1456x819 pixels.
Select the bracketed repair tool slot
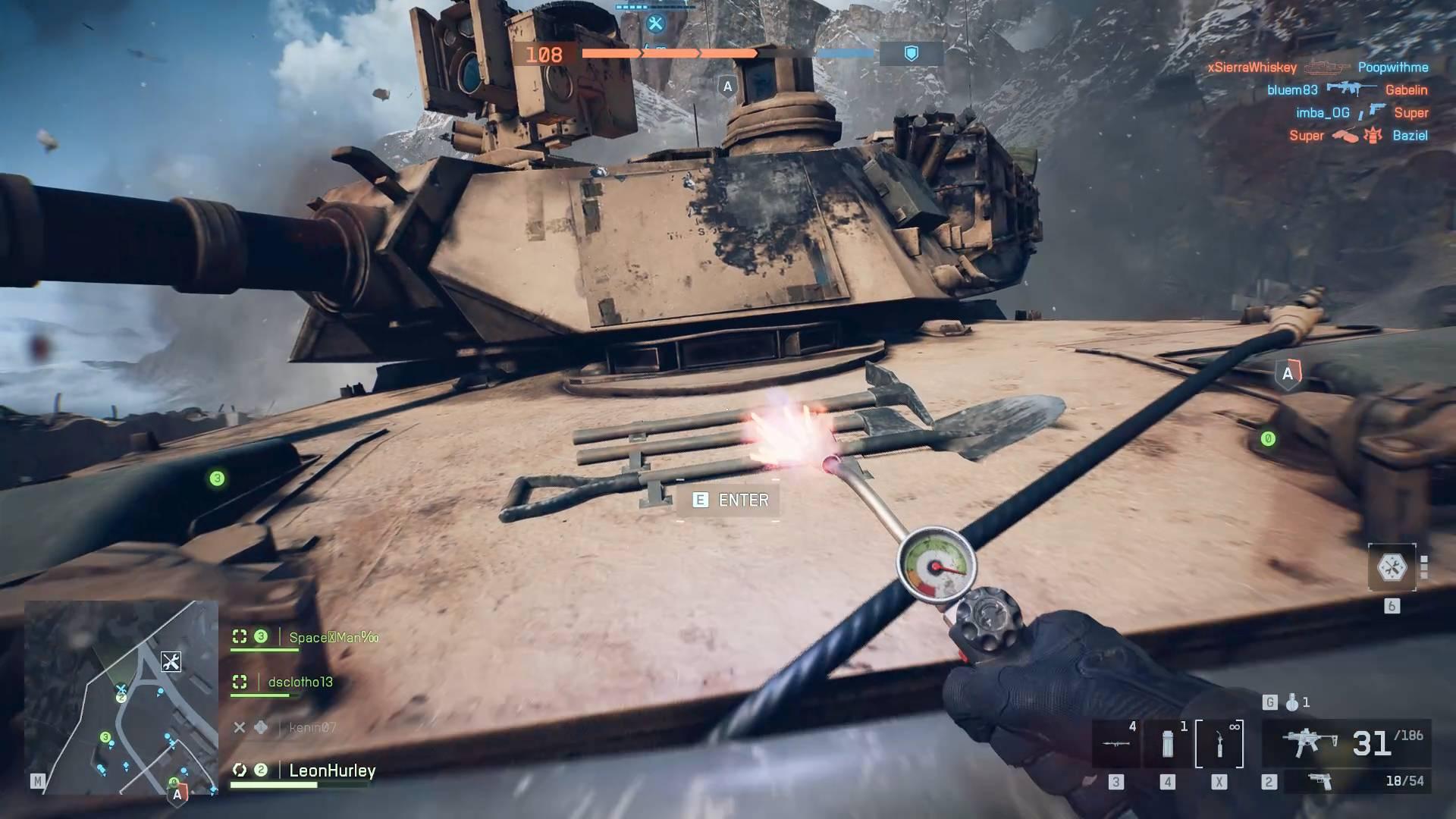(1219, 744)
